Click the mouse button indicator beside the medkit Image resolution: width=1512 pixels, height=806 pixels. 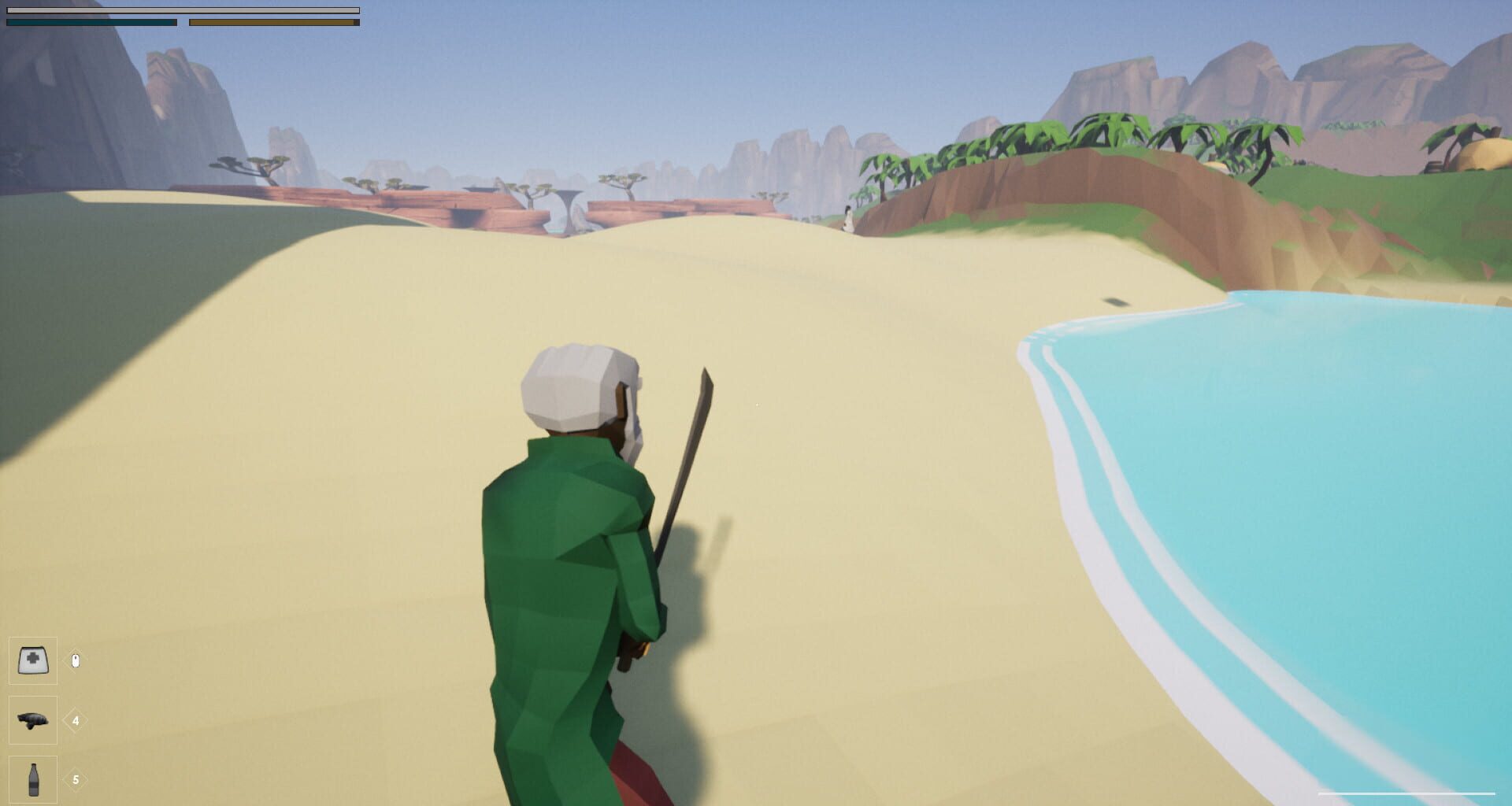pos(75,660)
